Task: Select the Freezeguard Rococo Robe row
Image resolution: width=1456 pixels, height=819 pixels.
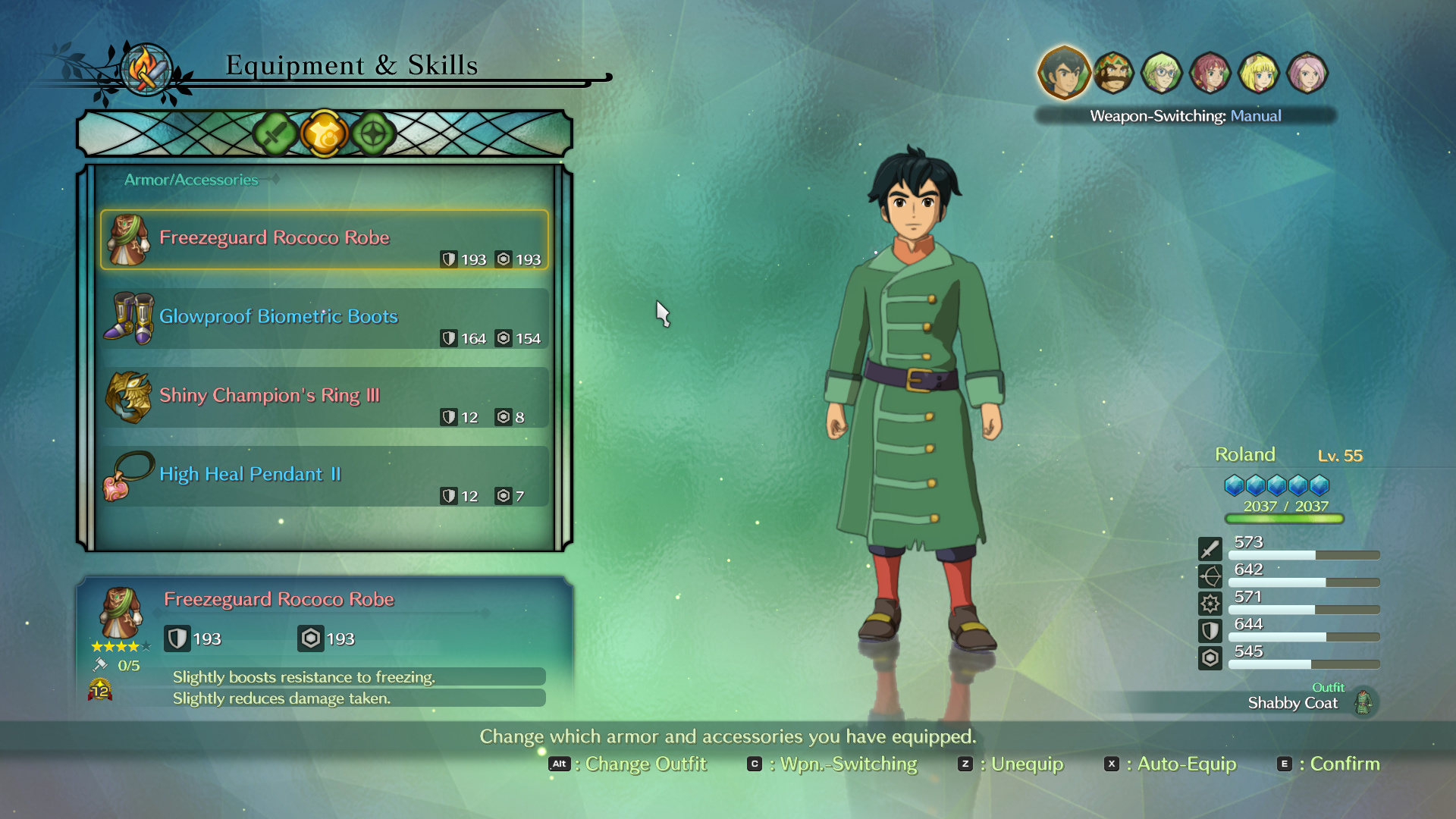Action: point(325,240)
